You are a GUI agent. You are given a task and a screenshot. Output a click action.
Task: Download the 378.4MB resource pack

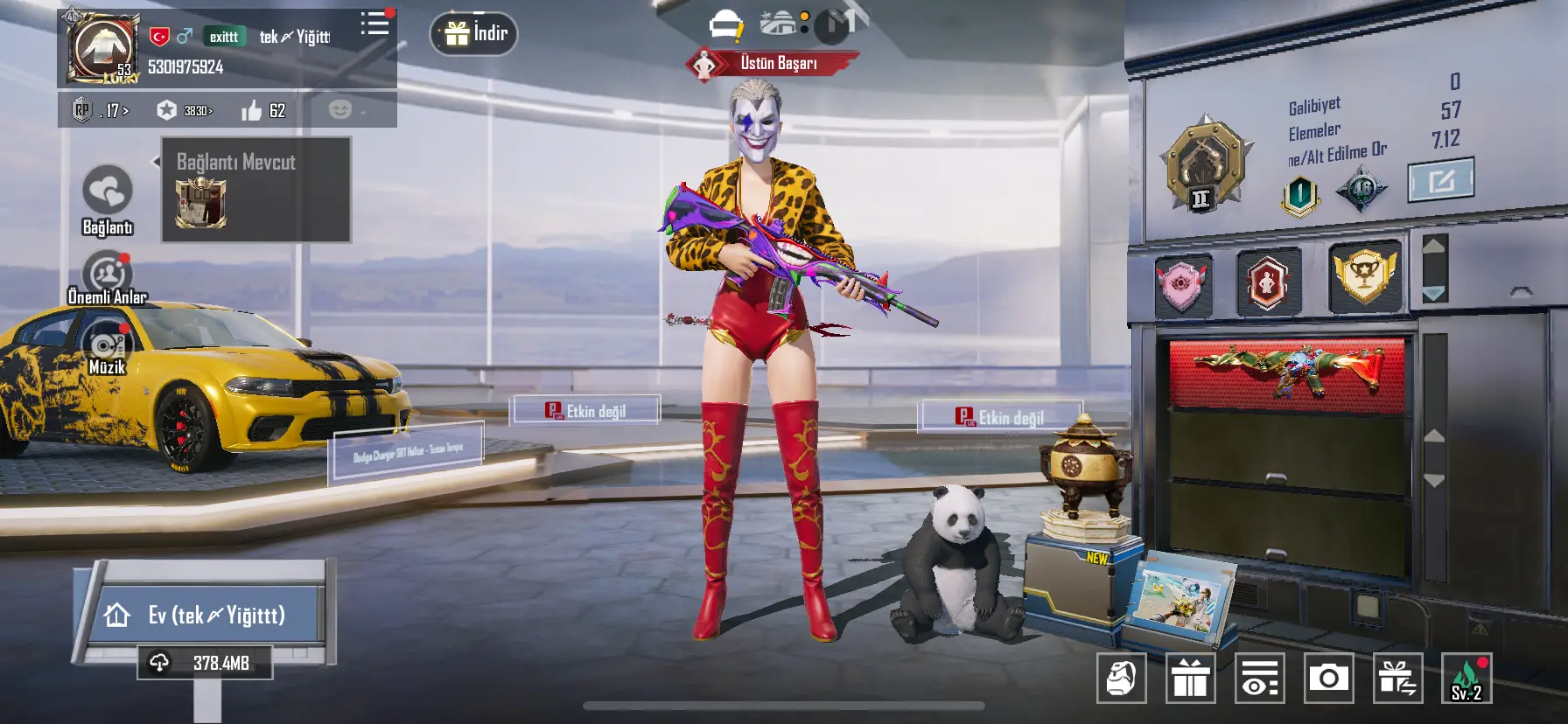[205, 663]
